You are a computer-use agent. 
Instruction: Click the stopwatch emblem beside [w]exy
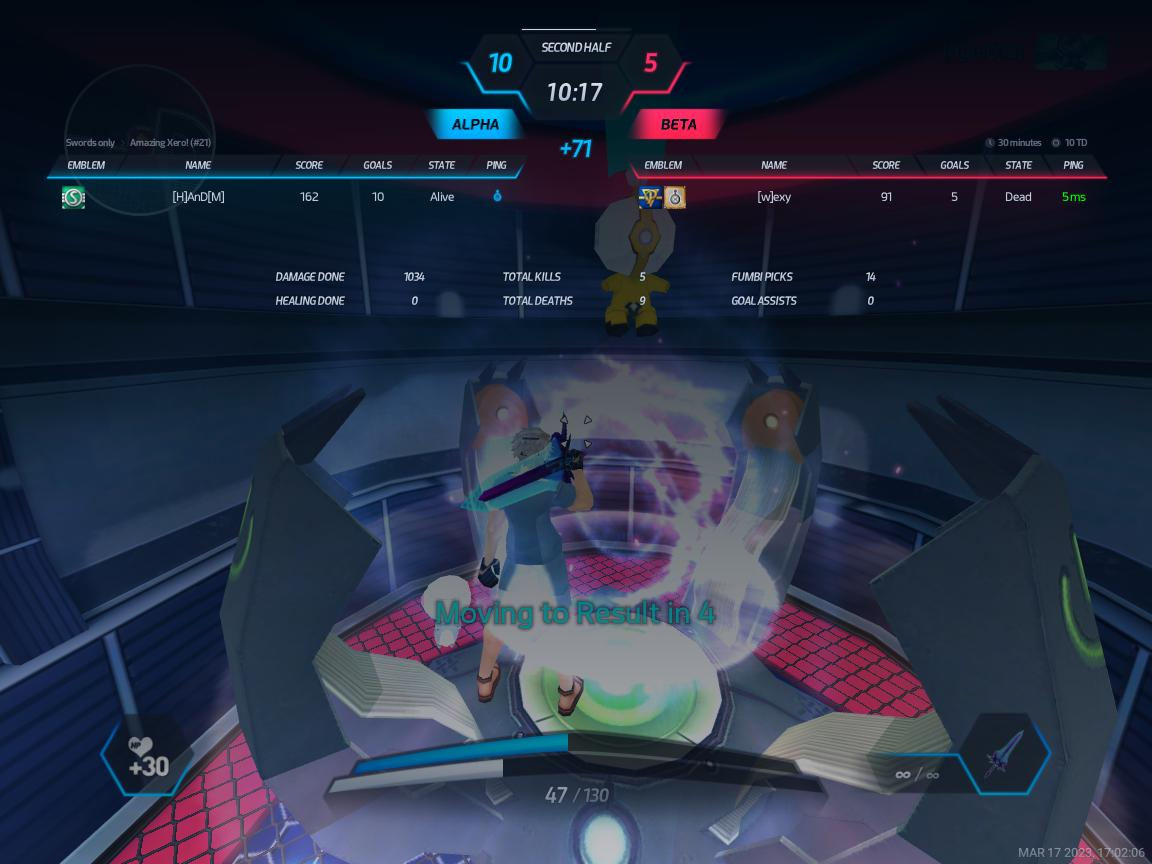pyautogui.click(x=675, y=198)
